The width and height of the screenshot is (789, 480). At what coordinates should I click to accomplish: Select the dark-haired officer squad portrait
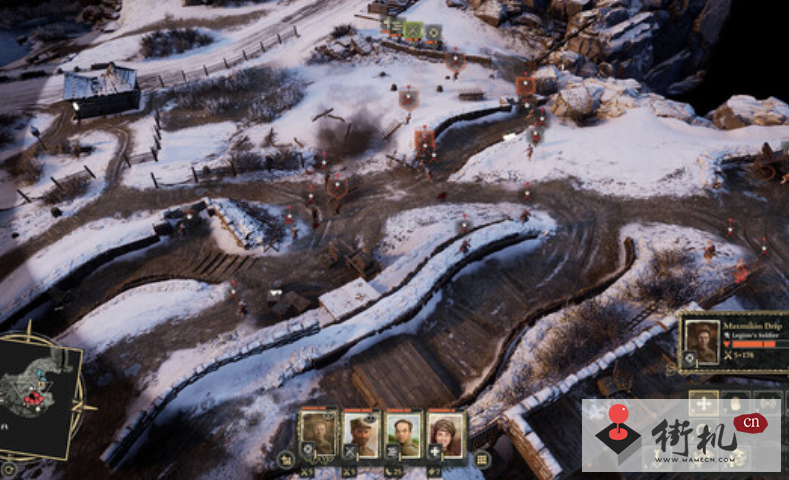(403, 432)
